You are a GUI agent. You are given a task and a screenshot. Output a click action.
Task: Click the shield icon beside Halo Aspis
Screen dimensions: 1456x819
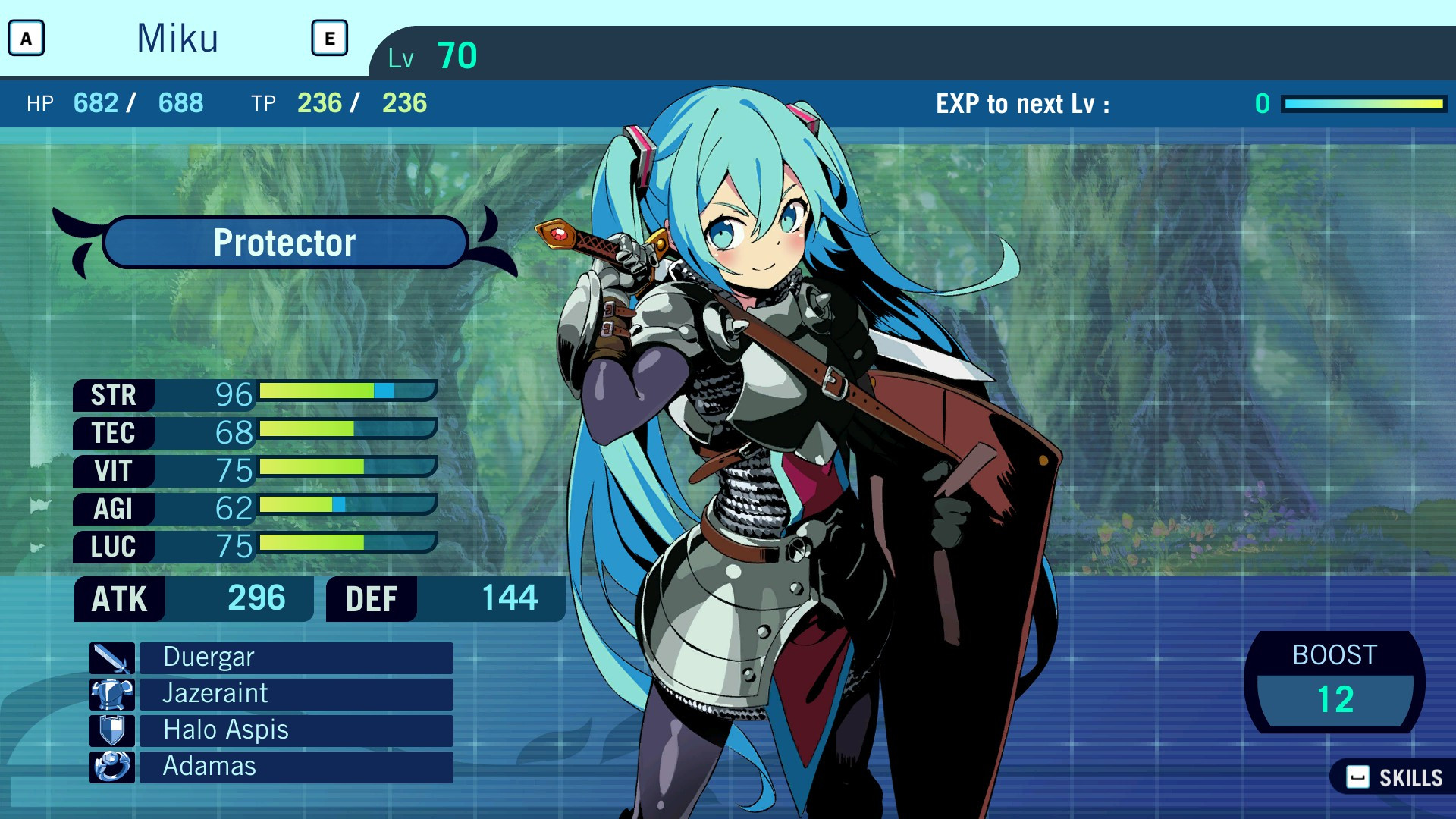coord(111,730)
